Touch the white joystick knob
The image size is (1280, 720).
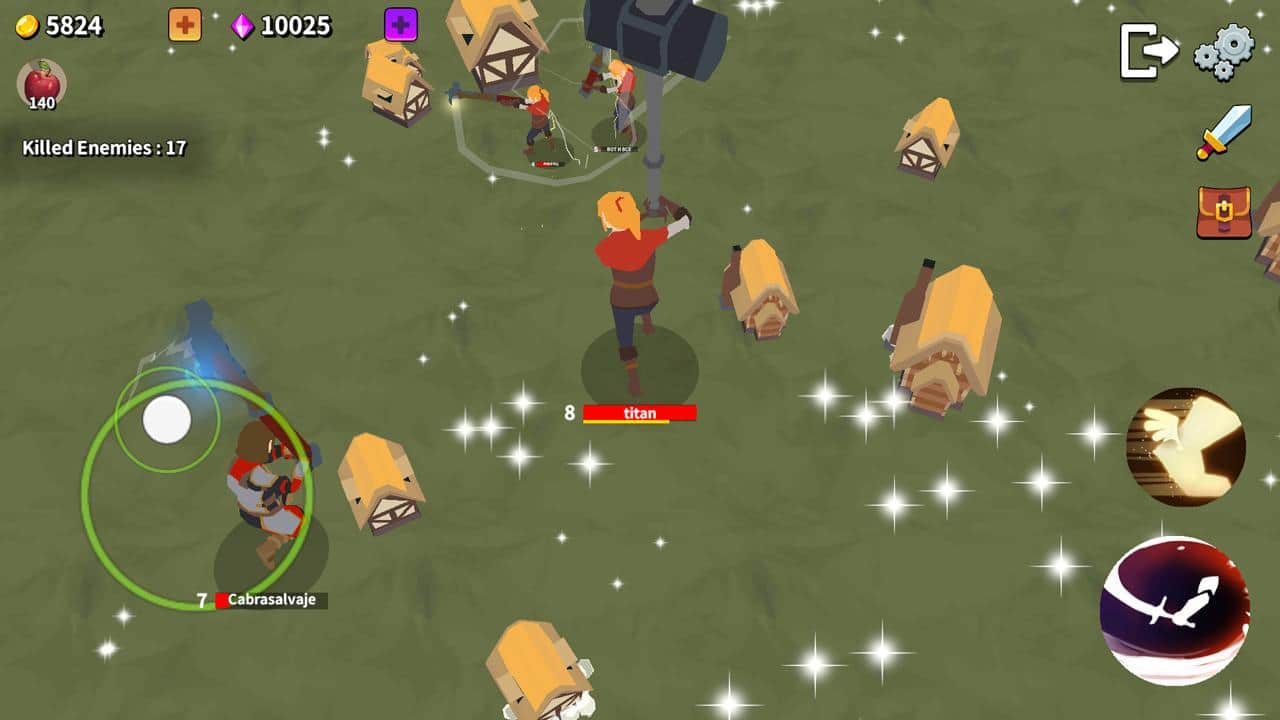coord(167,420)
